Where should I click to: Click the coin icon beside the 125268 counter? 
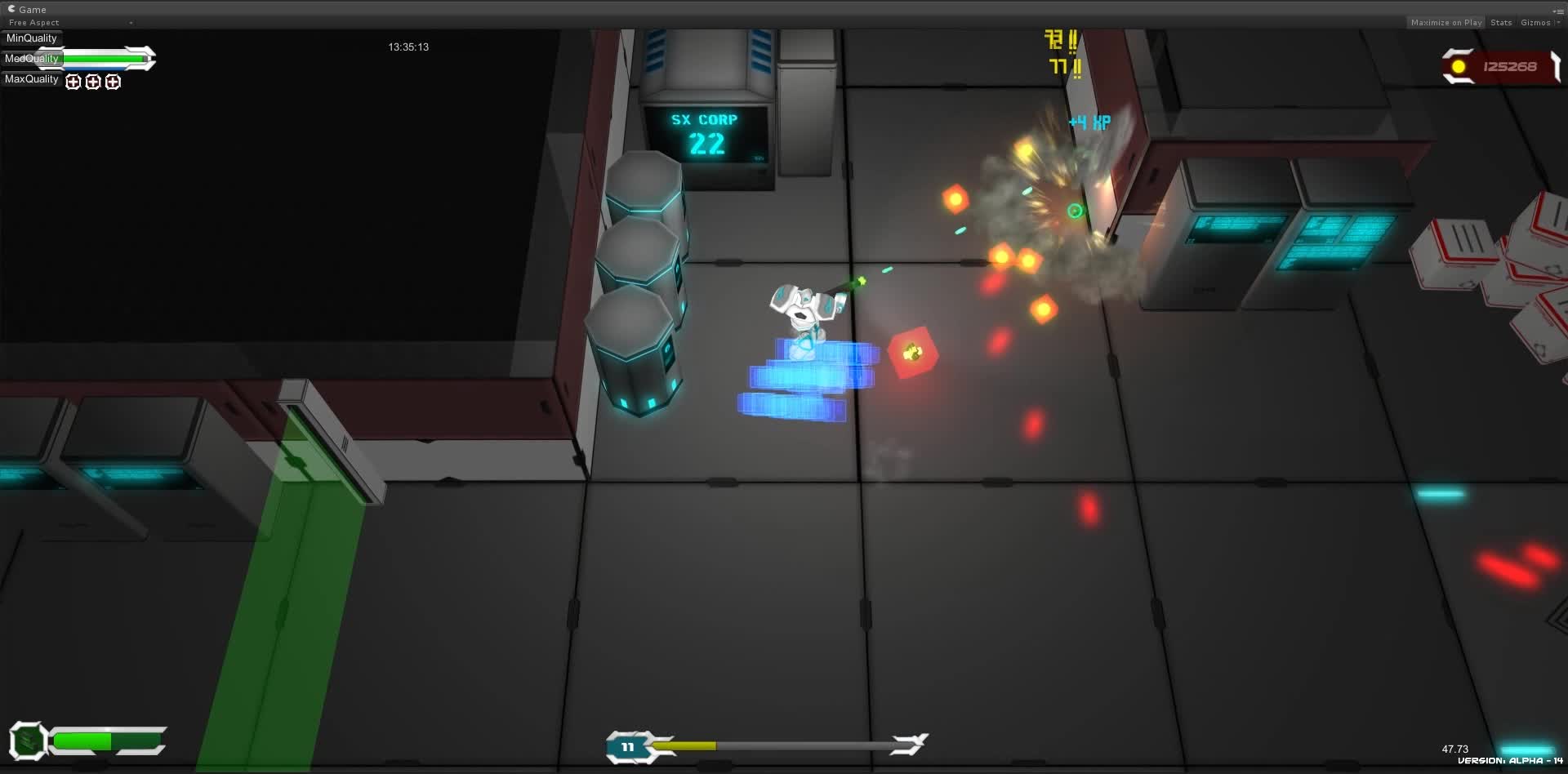(x=1459, y=66)
